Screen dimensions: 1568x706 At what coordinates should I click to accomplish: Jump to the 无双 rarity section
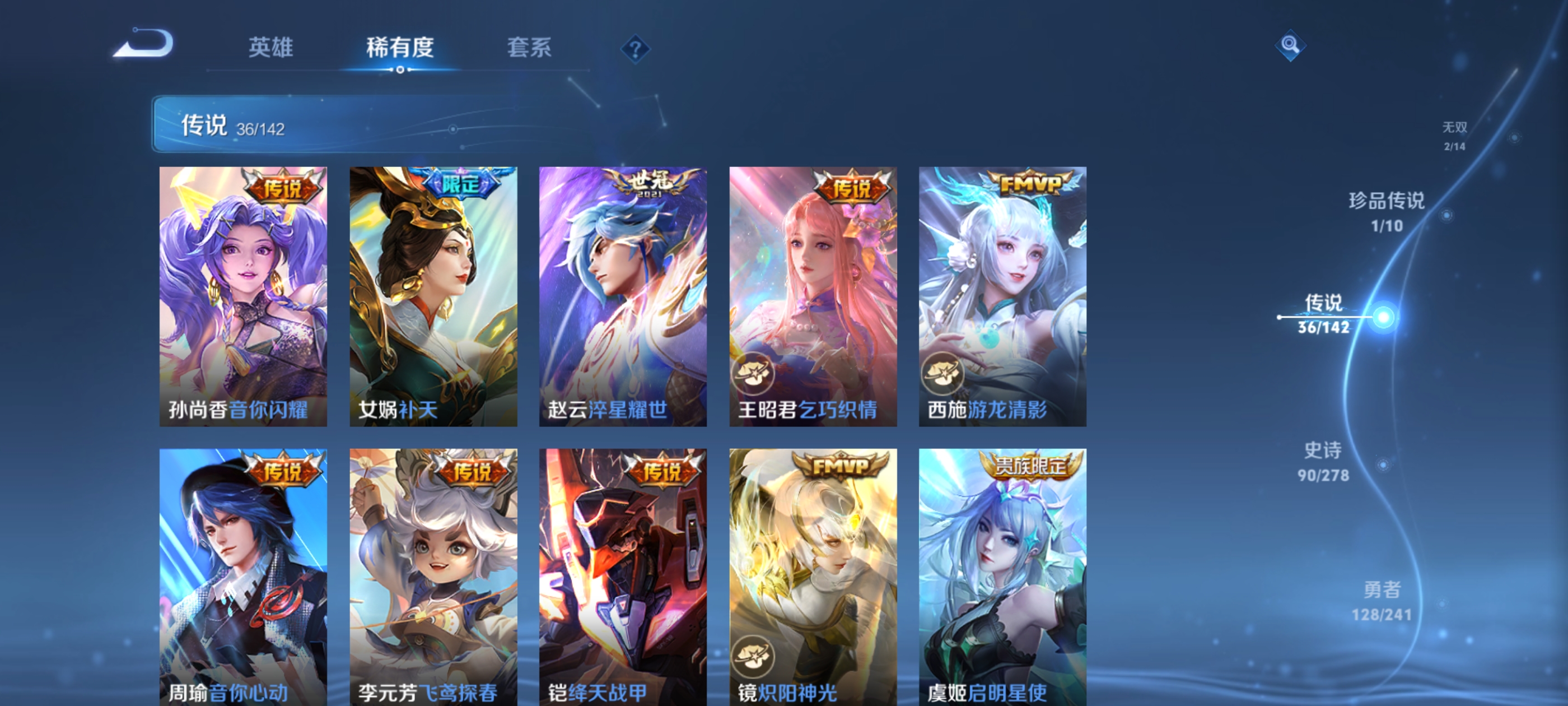1456,135
